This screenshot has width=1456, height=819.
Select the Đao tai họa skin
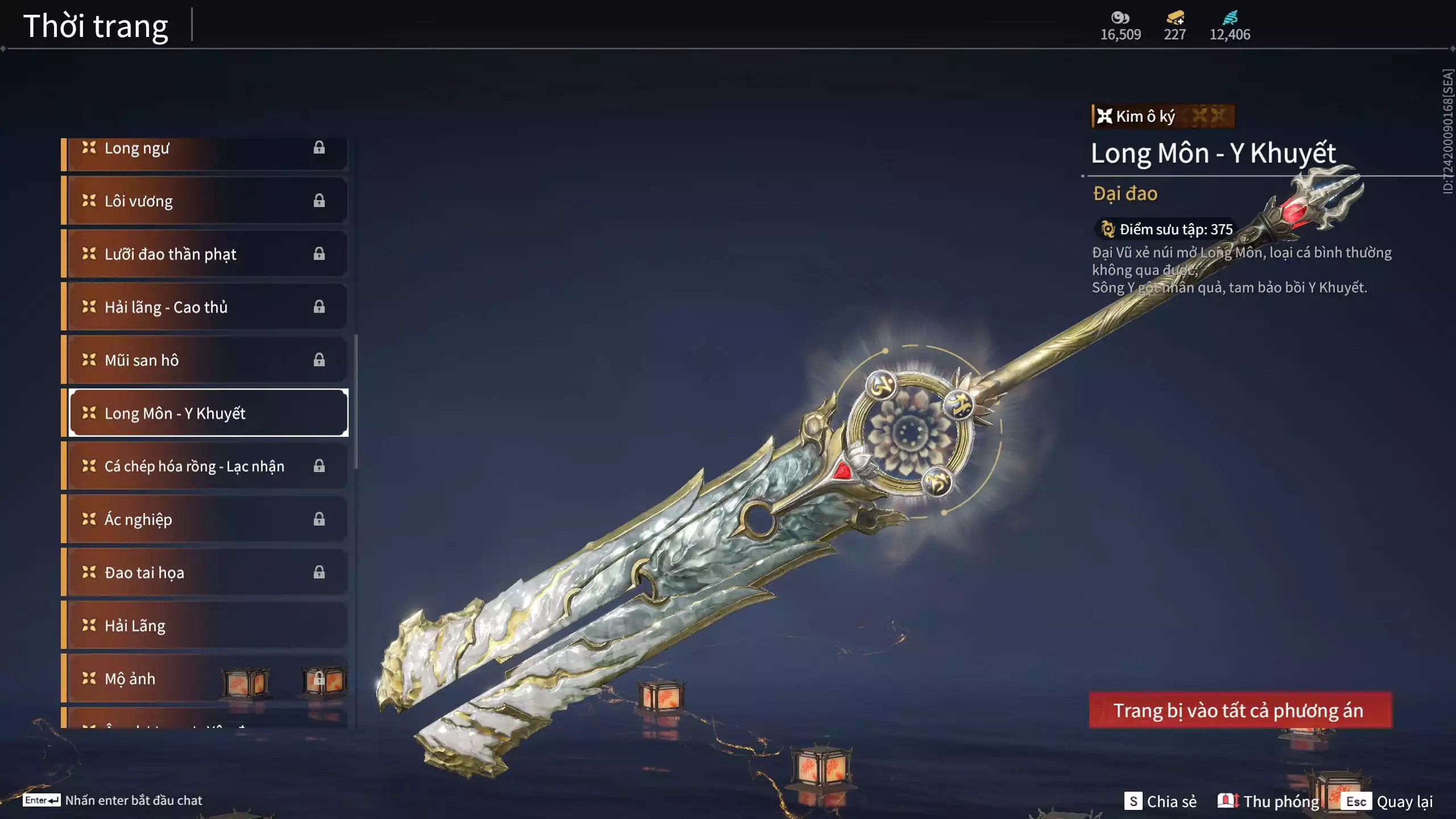pos(205,572)
